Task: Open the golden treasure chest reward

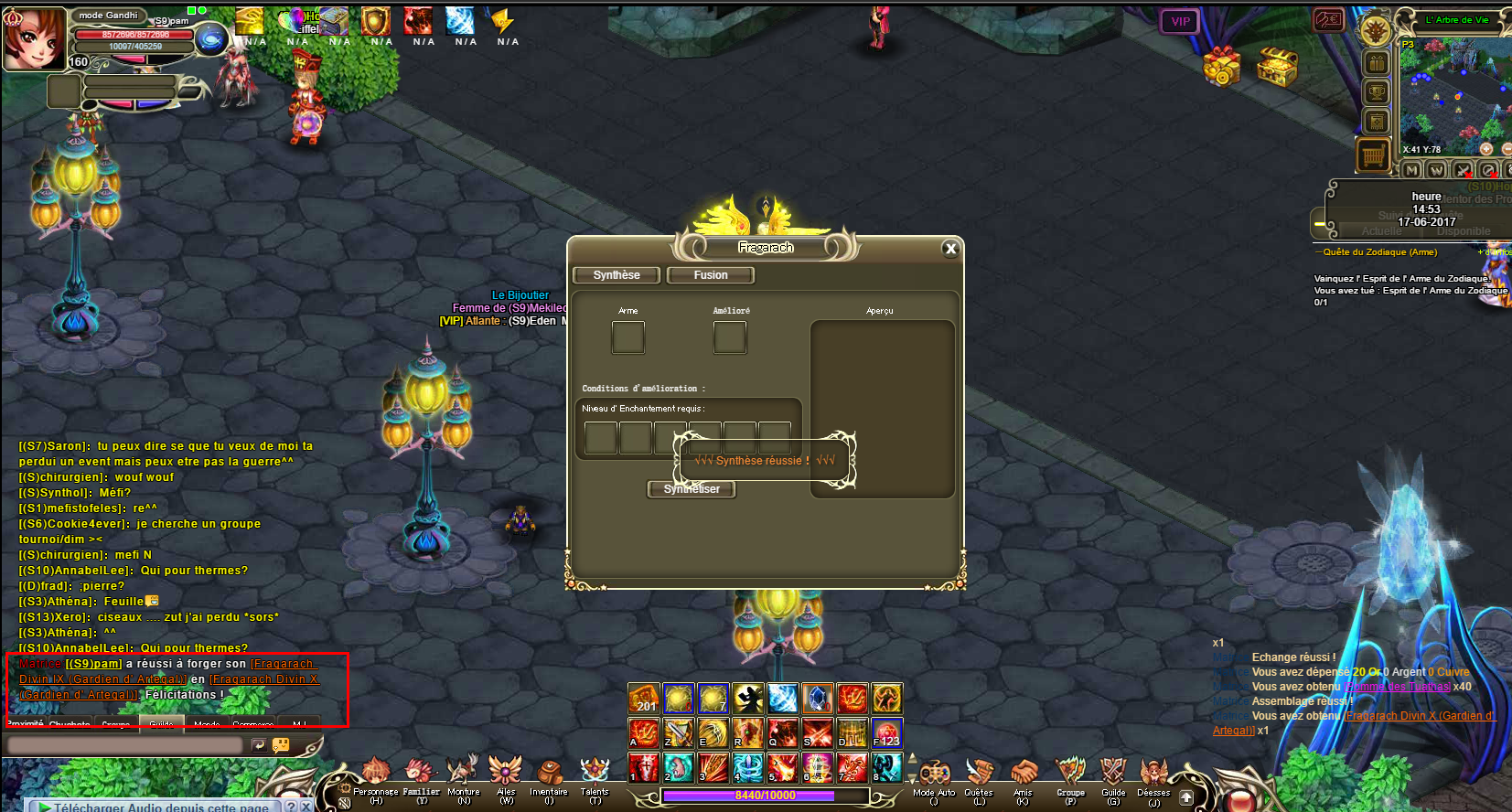Action: [x=1277, y=66]
